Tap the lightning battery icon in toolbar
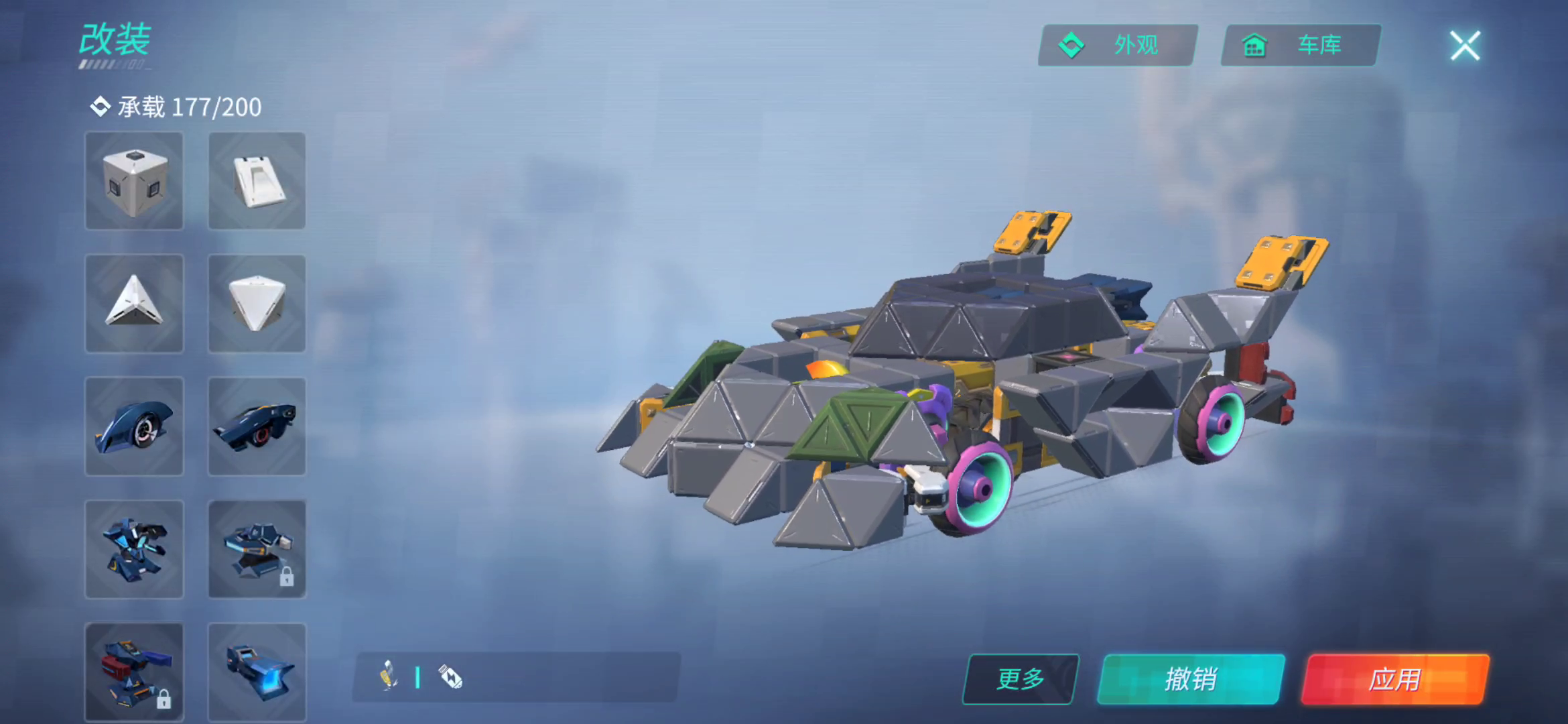 click(x=450, y=677)
